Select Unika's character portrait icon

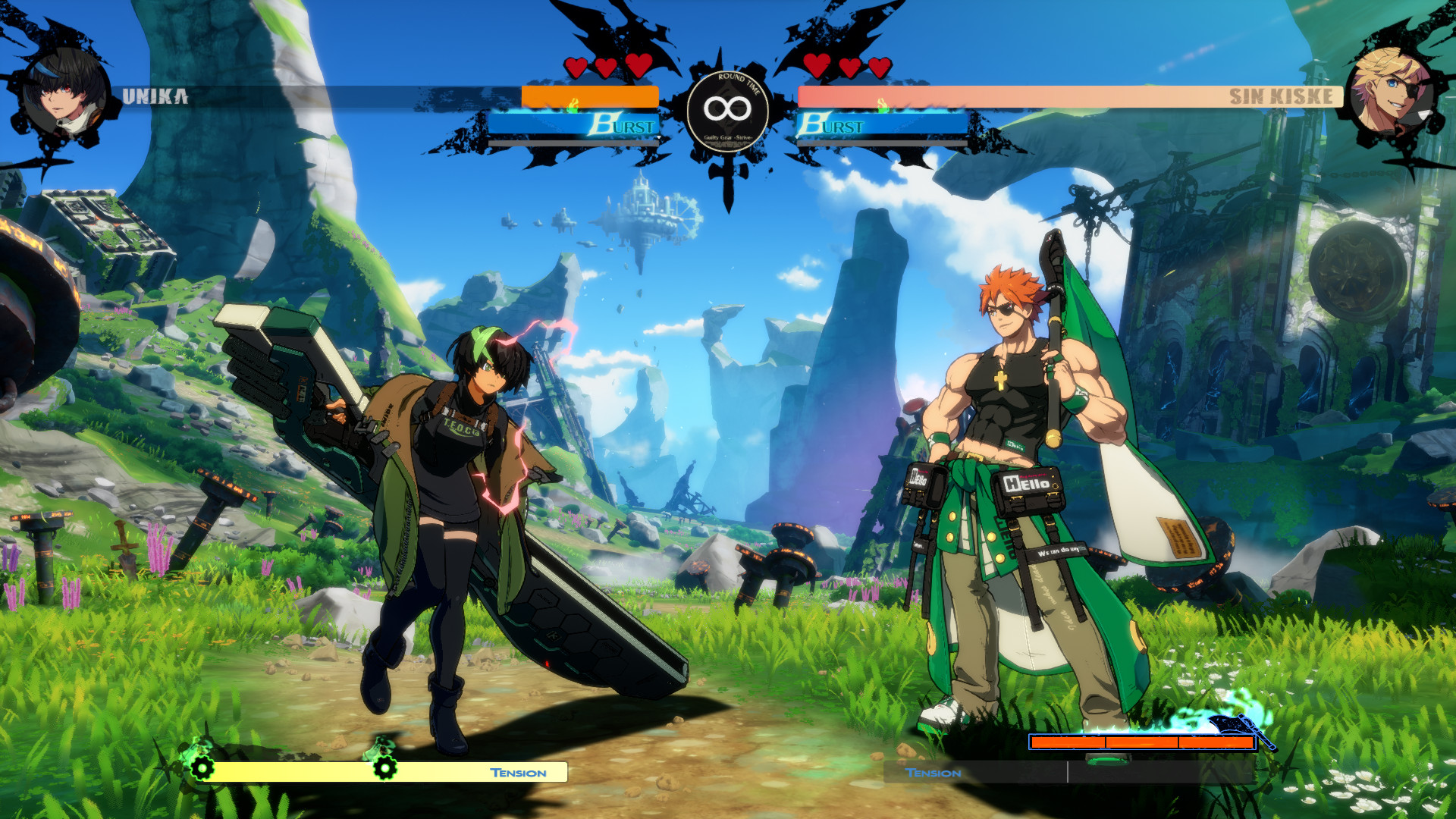pyautogui.click(x=64, y=91)
